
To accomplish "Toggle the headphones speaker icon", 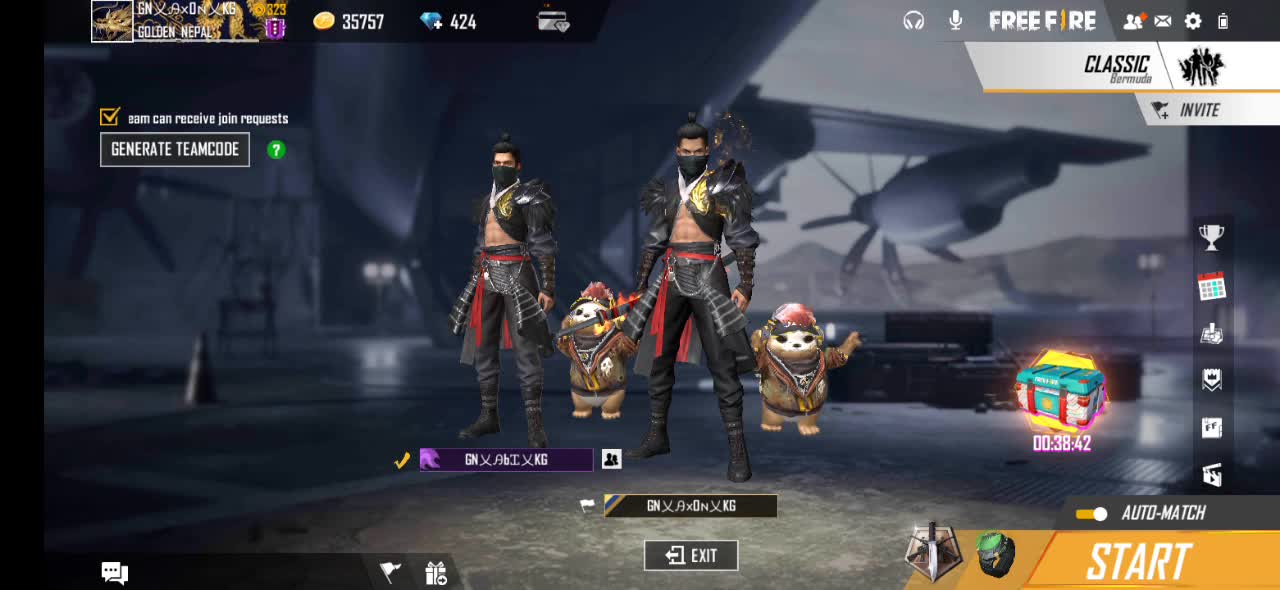I will tap(913, 20).
